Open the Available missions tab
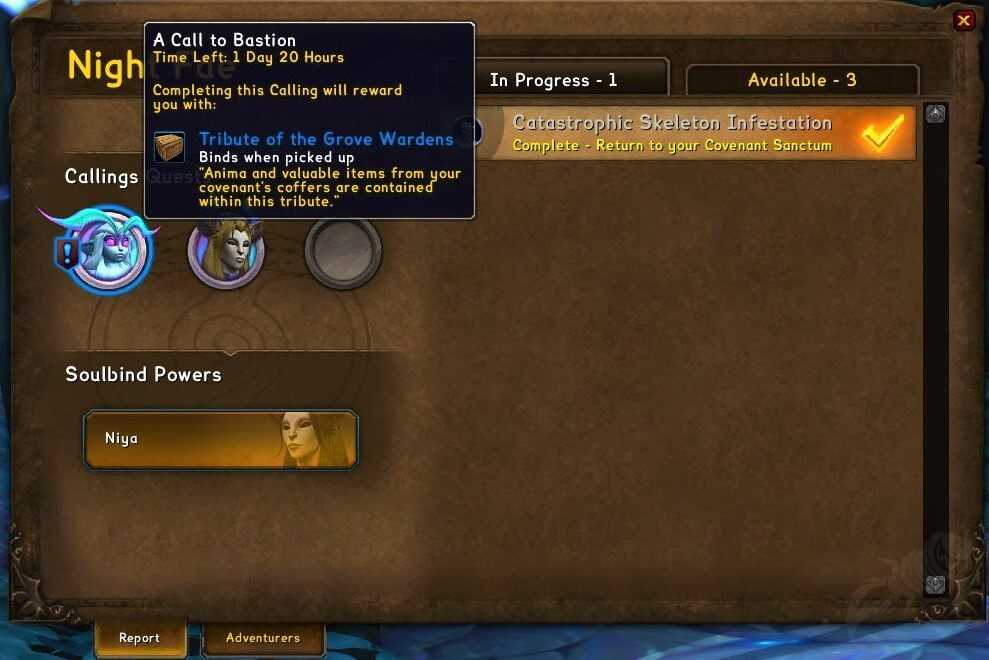The height and width of the screenshot is (660, 989). pyautogui.click(x=802, y=80)
